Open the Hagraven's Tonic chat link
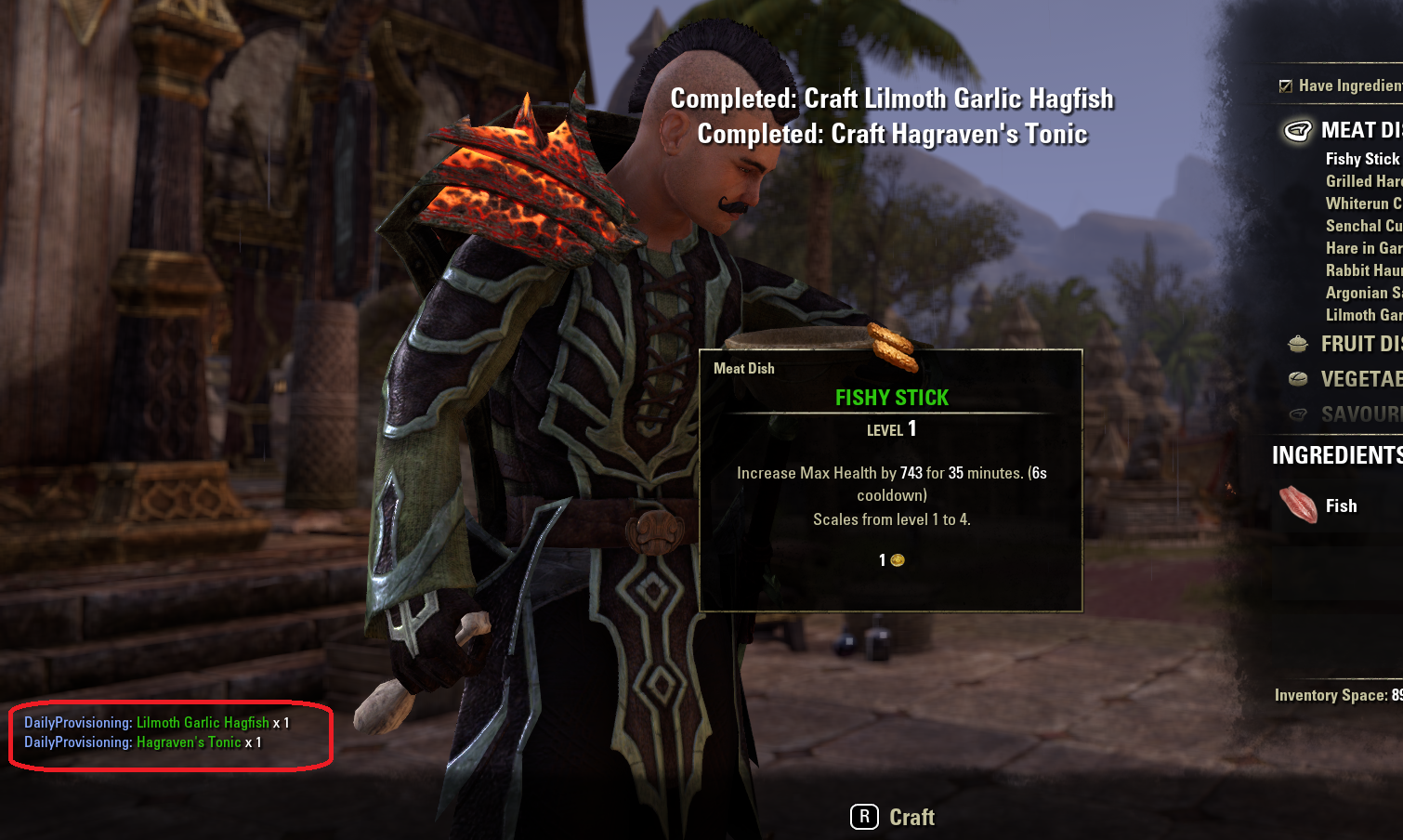The width and height of the screenshot is (1403, 840). pyautogui.click(x=189, y=742)
